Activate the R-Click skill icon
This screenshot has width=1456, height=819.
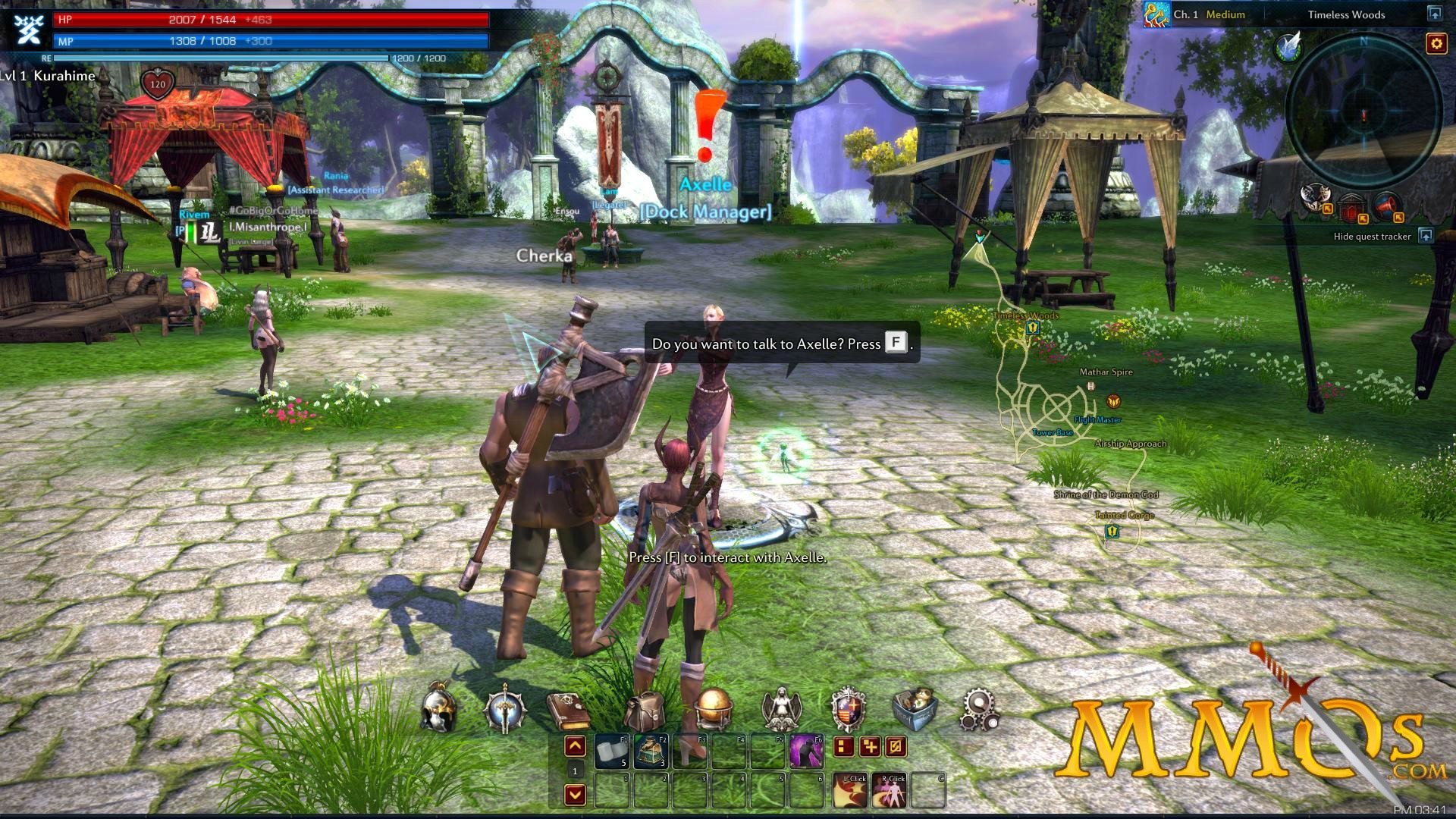890,791
